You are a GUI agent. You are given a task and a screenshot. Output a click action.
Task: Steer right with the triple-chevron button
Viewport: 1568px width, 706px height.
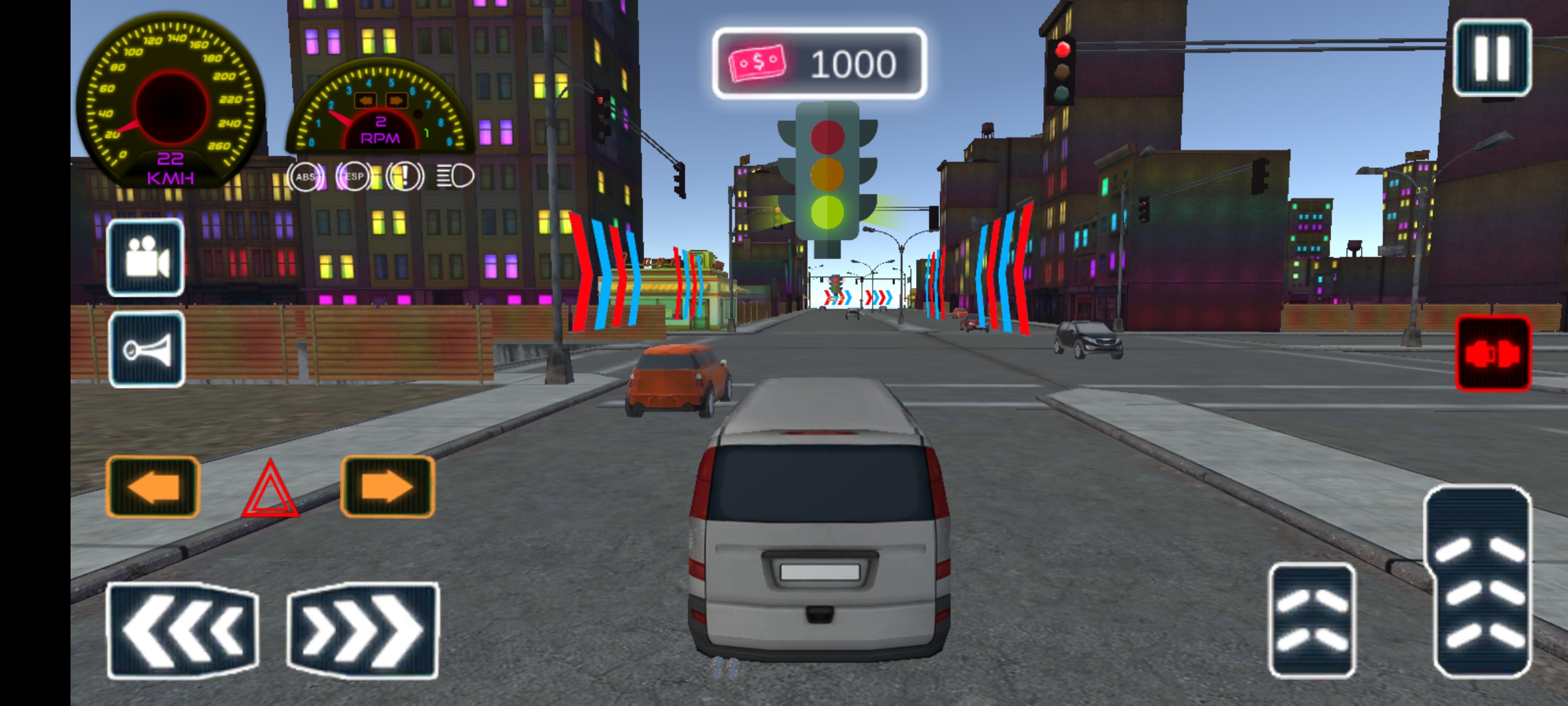pyautogui.click(x=363, y=630)
